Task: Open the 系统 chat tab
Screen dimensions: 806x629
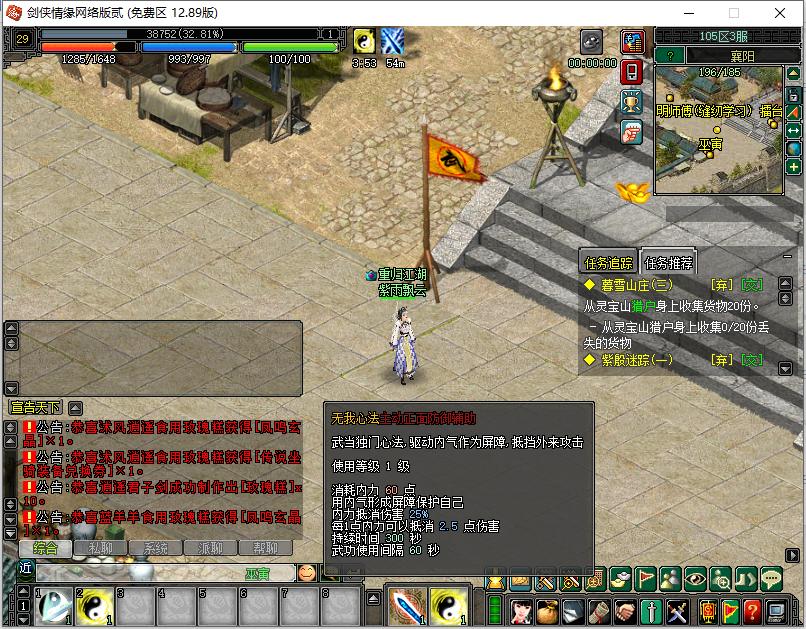Action: [x=155, y=548]
